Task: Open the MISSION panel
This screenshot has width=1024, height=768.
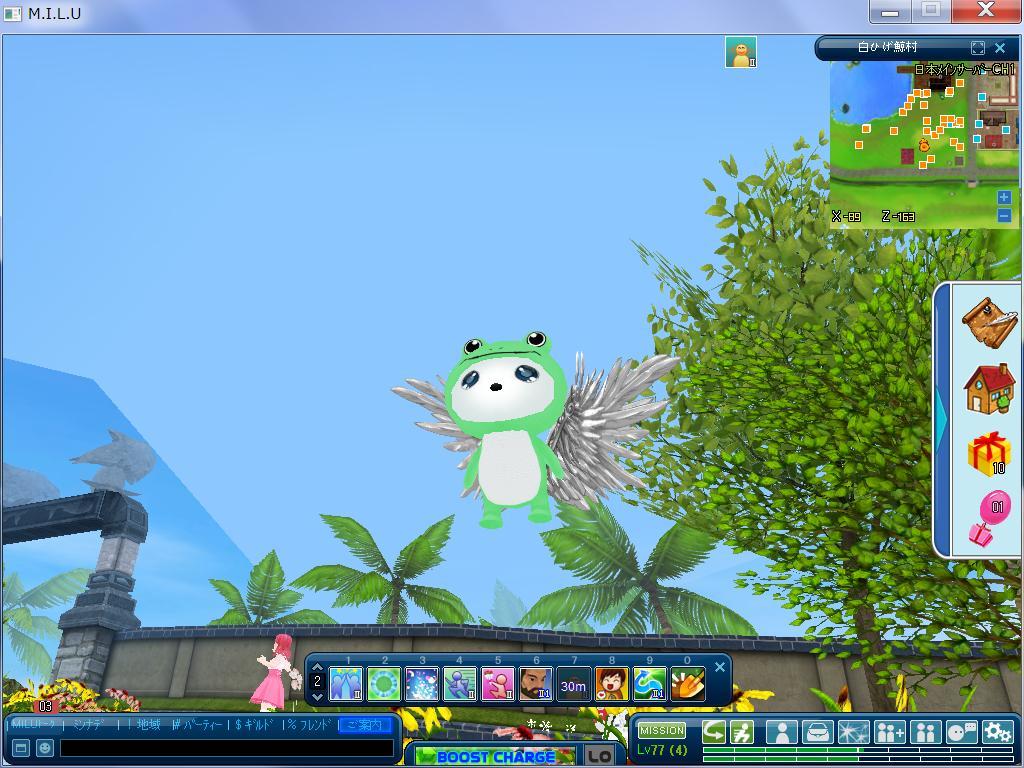Action: click(x=662, y=730)
